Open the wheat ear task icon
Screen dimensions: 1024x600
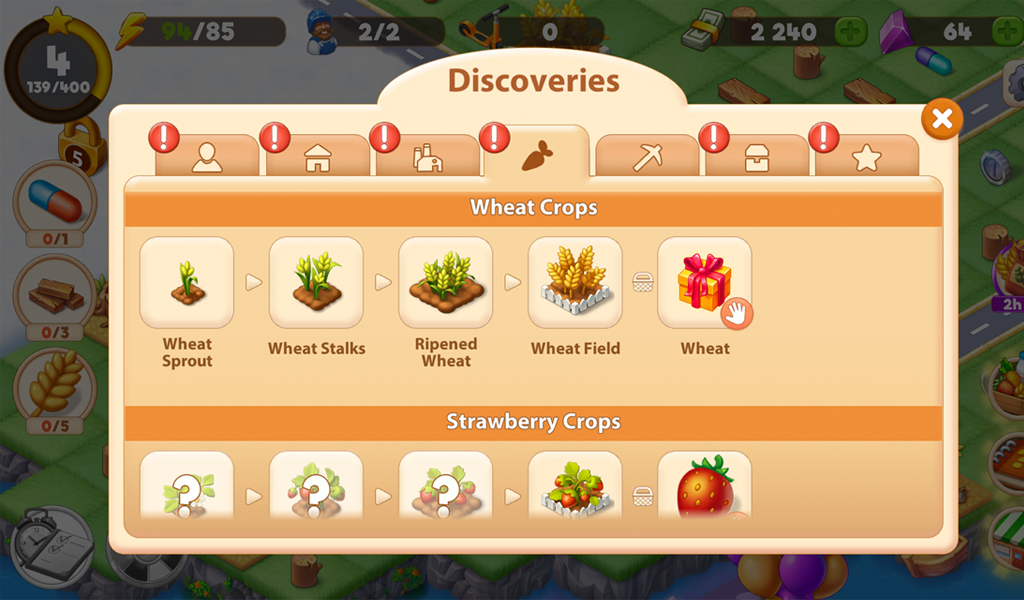coord(55,388)
